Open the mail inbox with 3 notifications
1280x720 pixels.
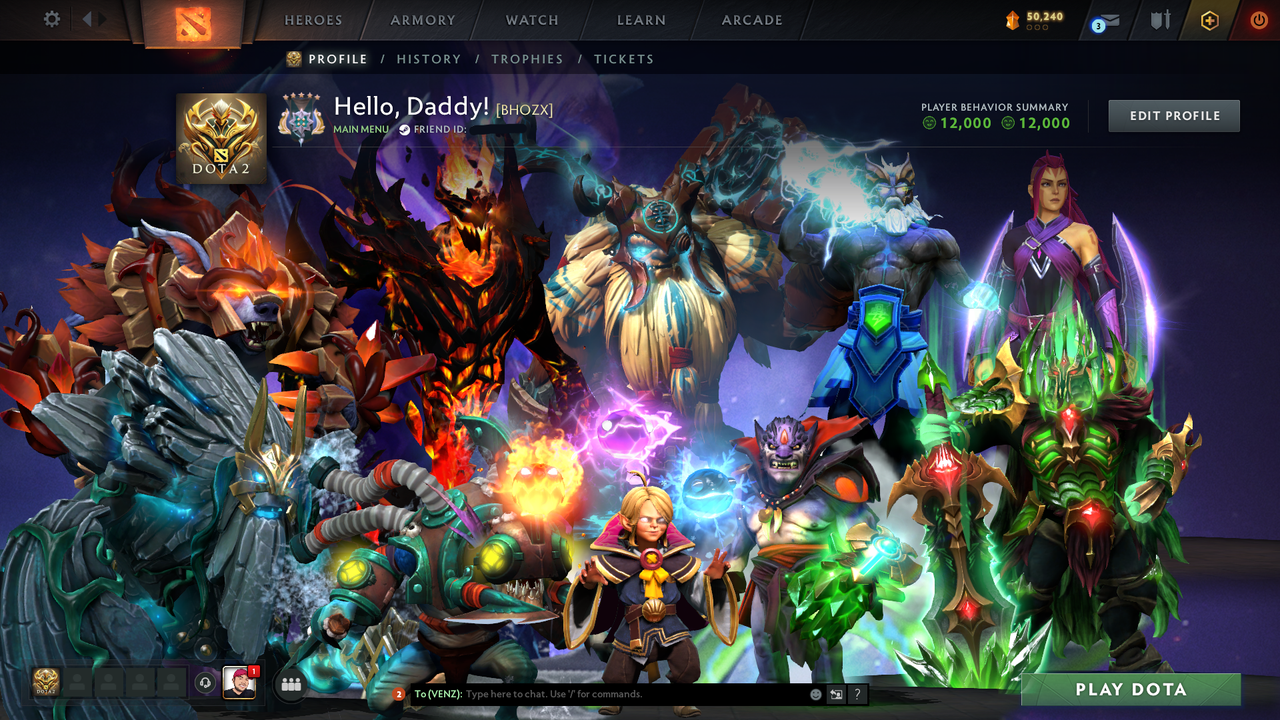pyautogui.click(x=1110, y=19)
